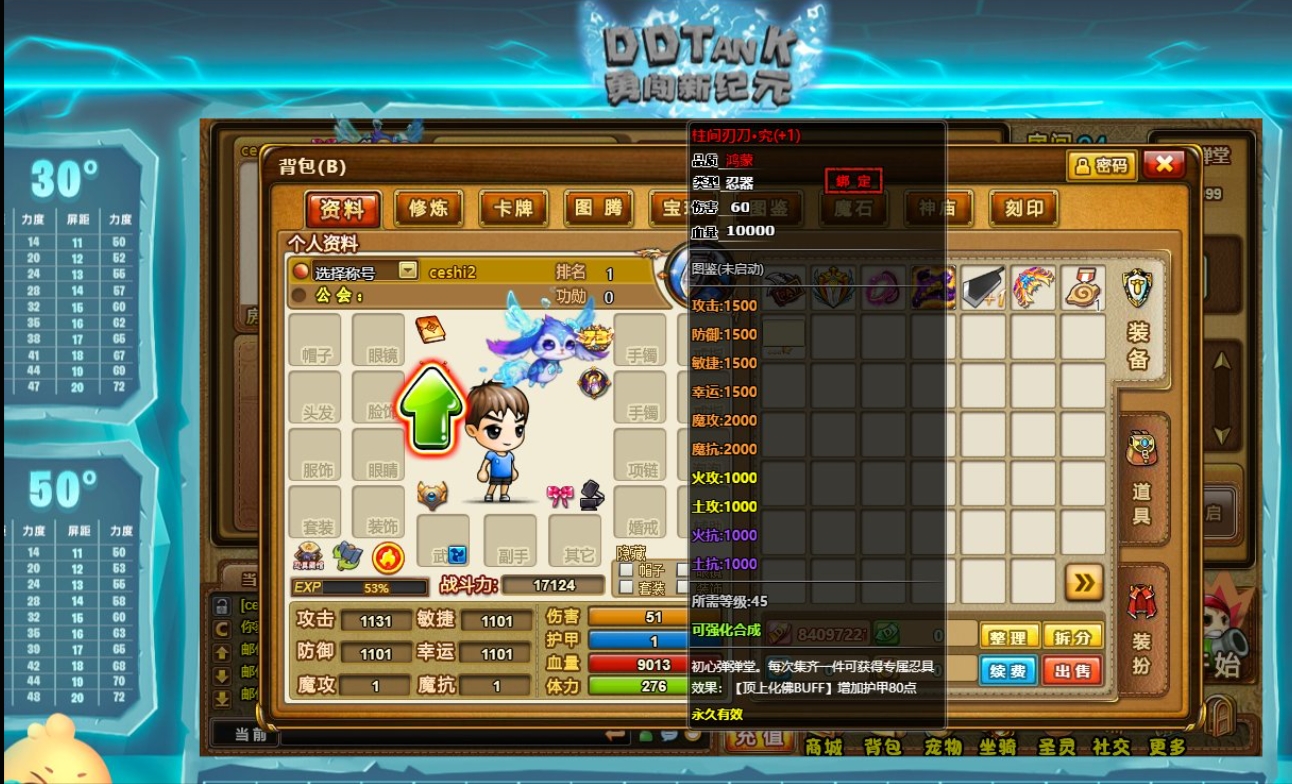
Task: Click the blue 续费 renew button
Action: (x=1008, y=669)
